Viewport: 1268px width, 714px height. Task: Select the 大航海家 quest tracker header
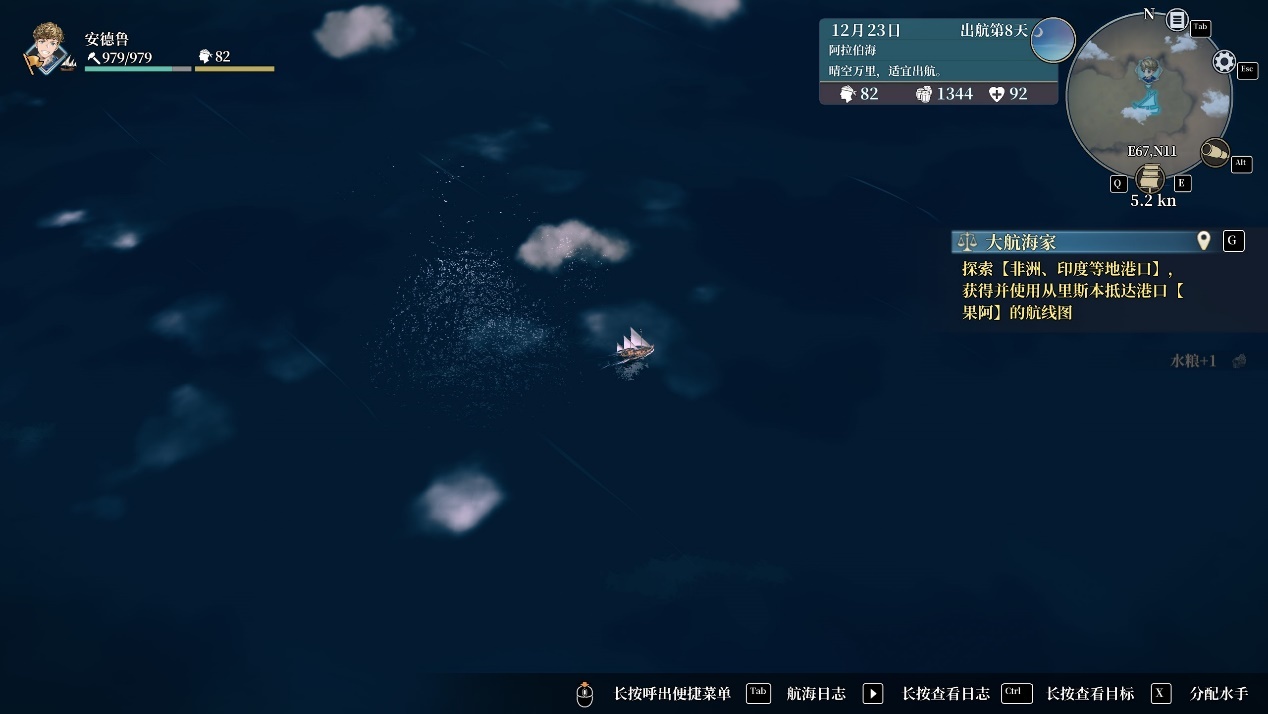click(x=1070, y=241)
